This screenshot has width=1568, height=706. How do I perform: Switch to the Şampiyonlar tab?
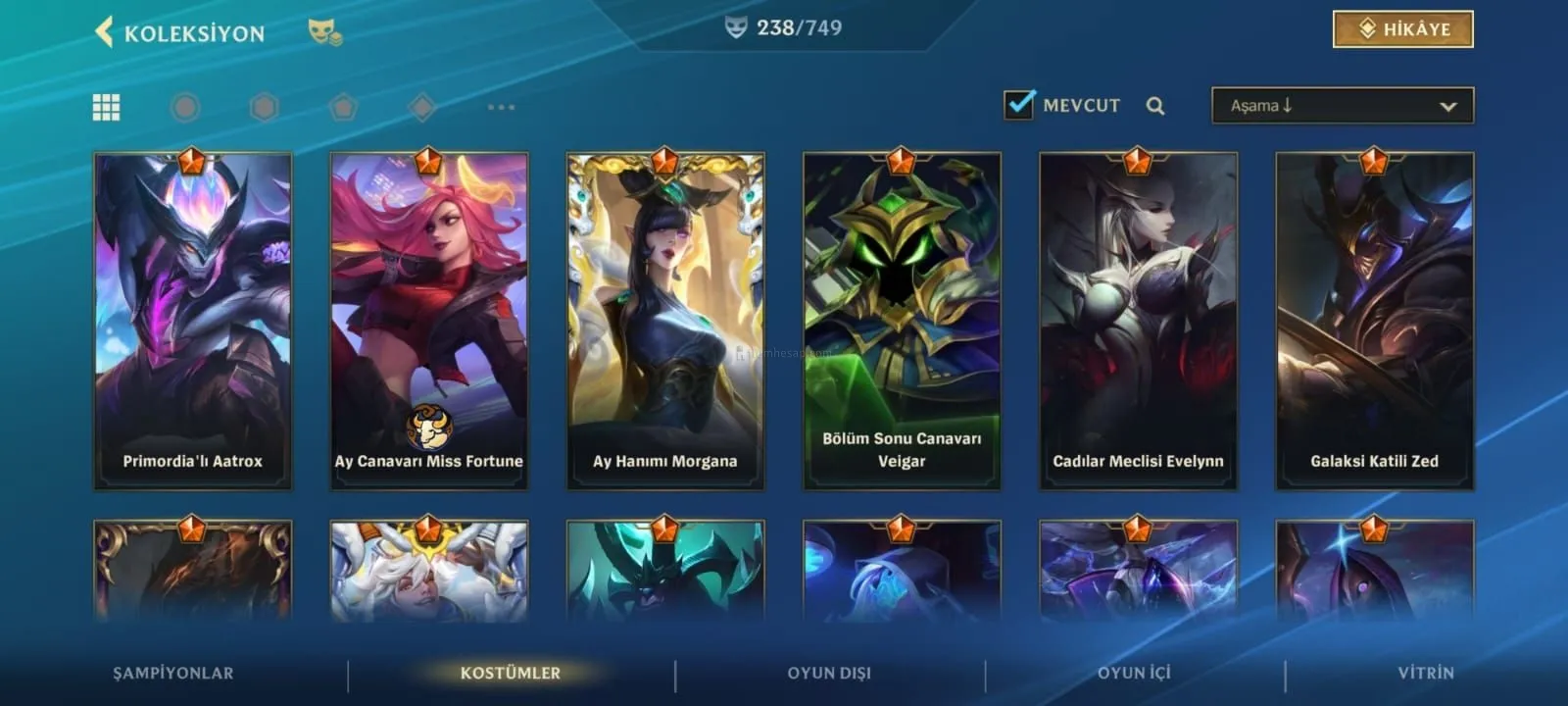point(173,673)
